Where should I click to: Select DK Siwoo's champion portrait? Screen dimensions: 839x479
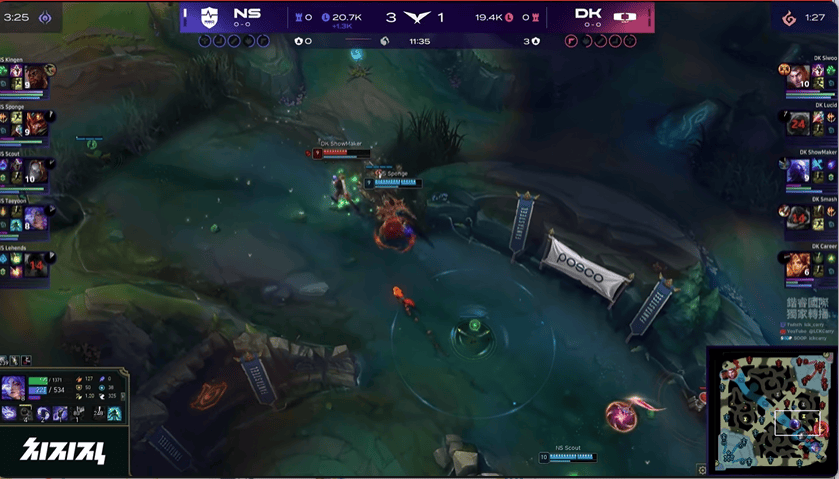point(797,77)
